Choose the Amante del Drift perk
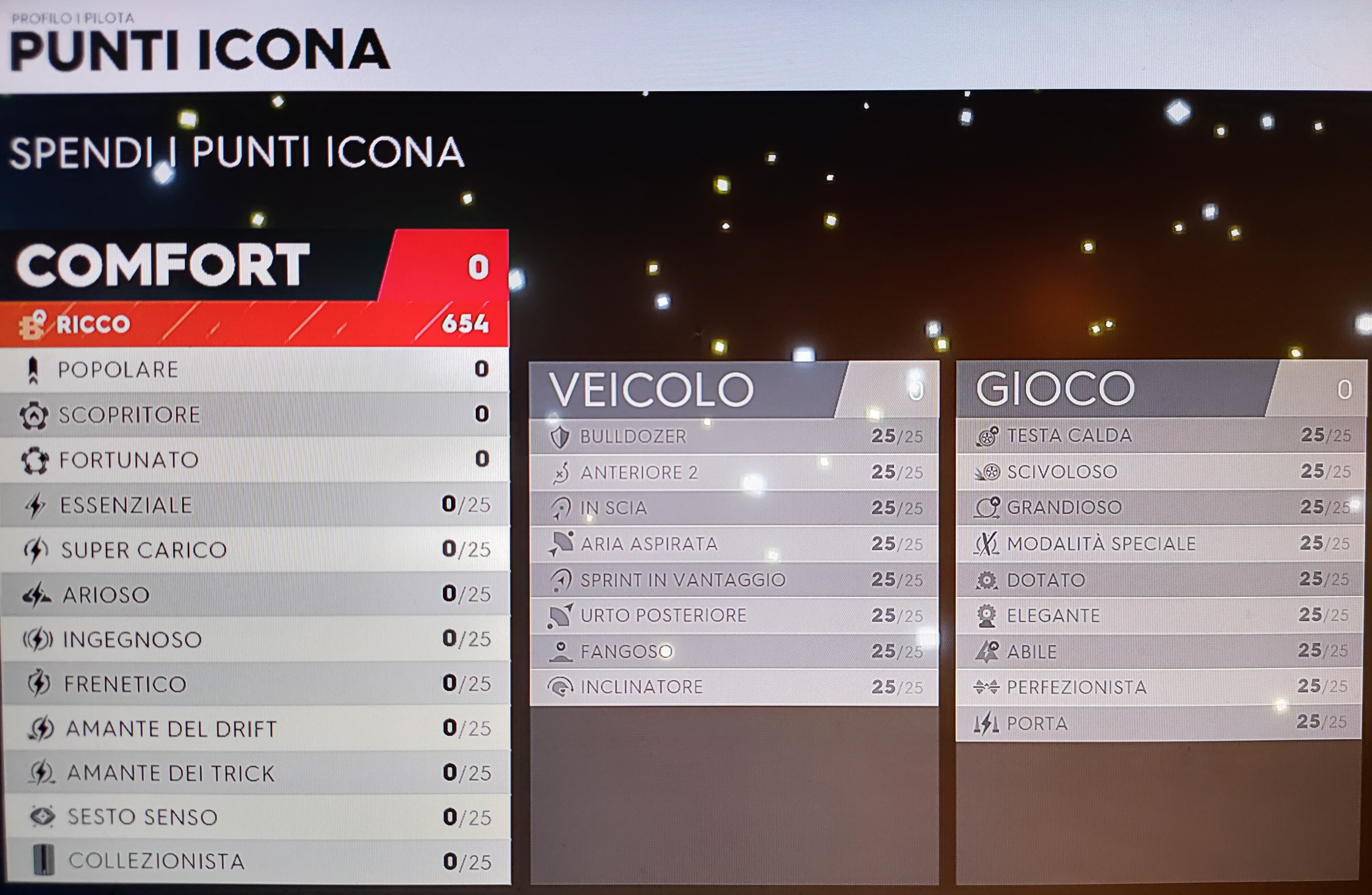 [254, 729]
